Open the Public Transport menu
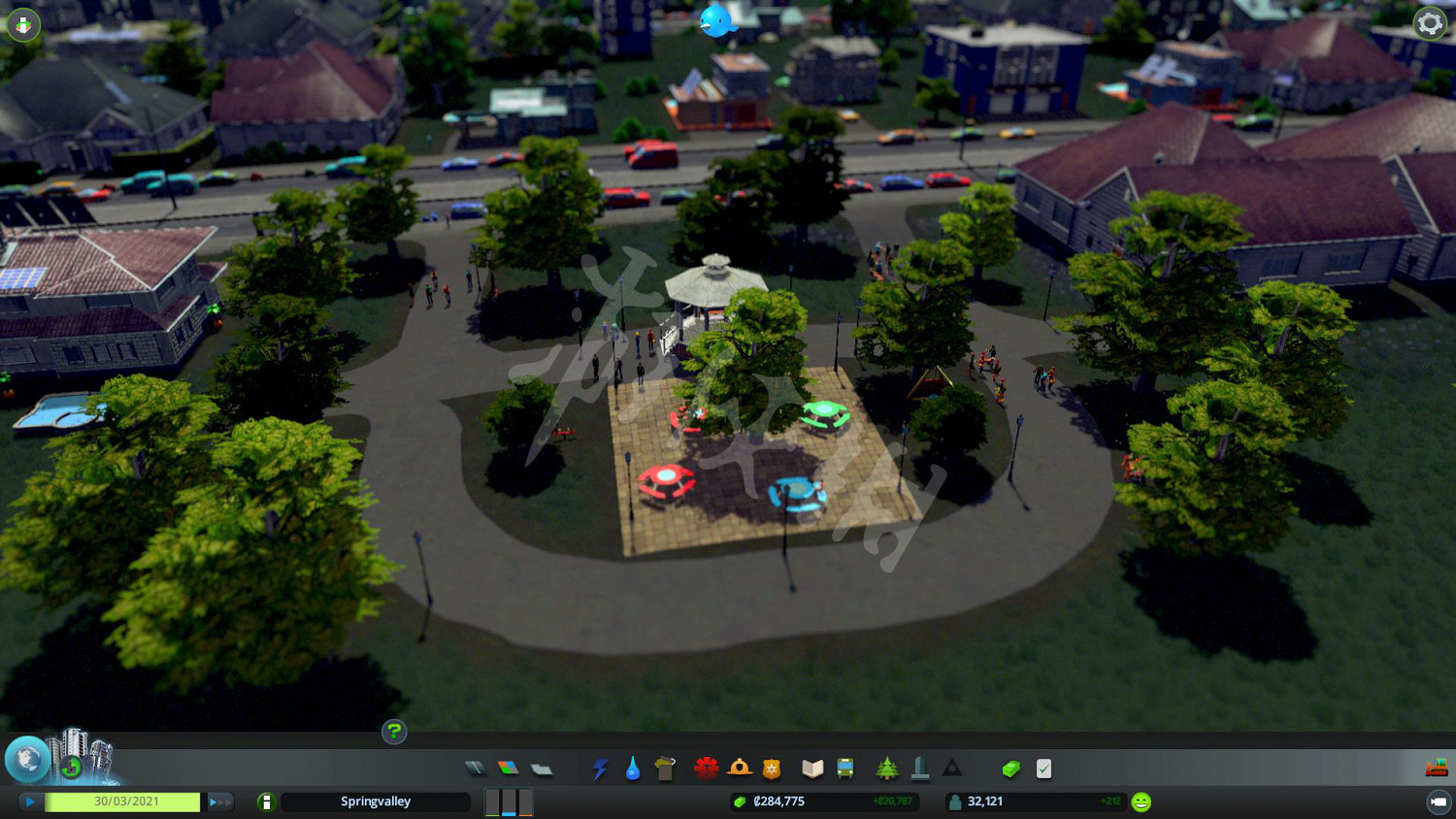Image resolution: width=1456 pixels, height=819 pixels. click(x=845, y=768)
